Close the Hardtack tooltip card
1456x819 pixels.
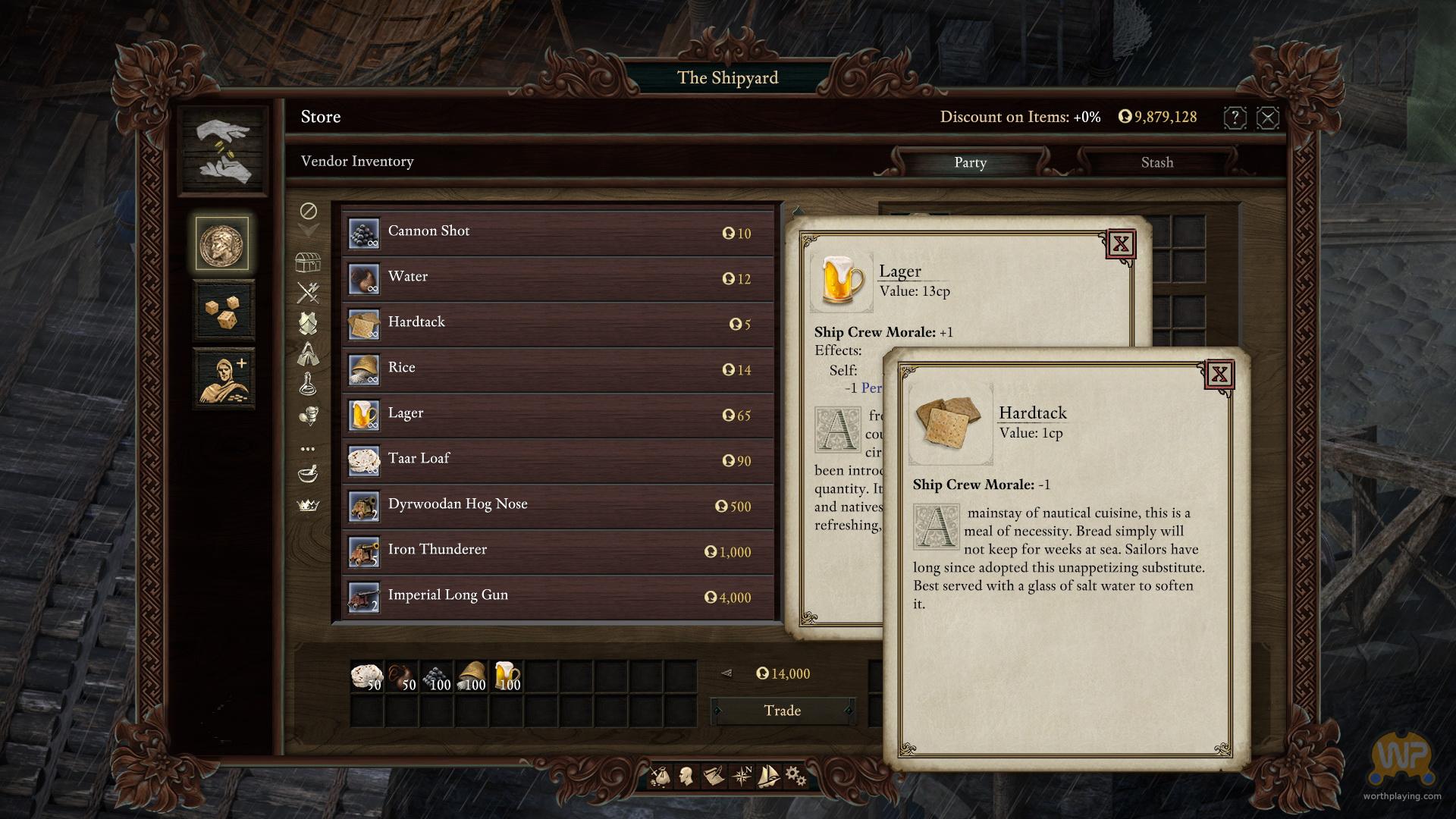(x=1219, y=374)
